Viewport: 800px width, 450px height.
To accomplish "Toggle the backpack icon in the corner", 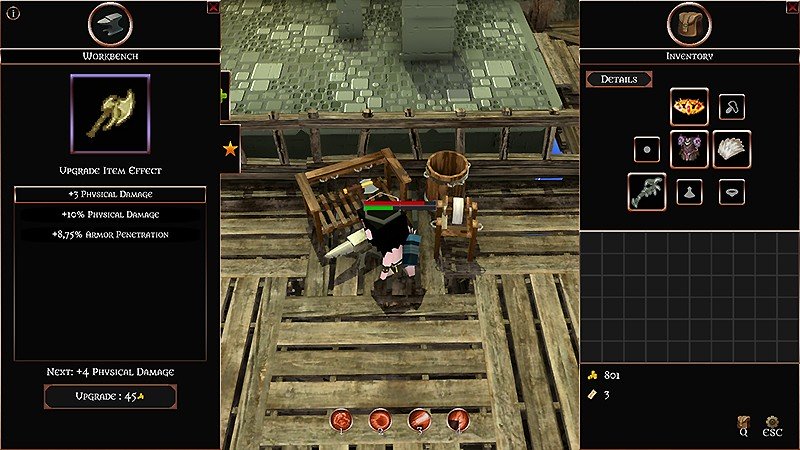I will [744, 424].
